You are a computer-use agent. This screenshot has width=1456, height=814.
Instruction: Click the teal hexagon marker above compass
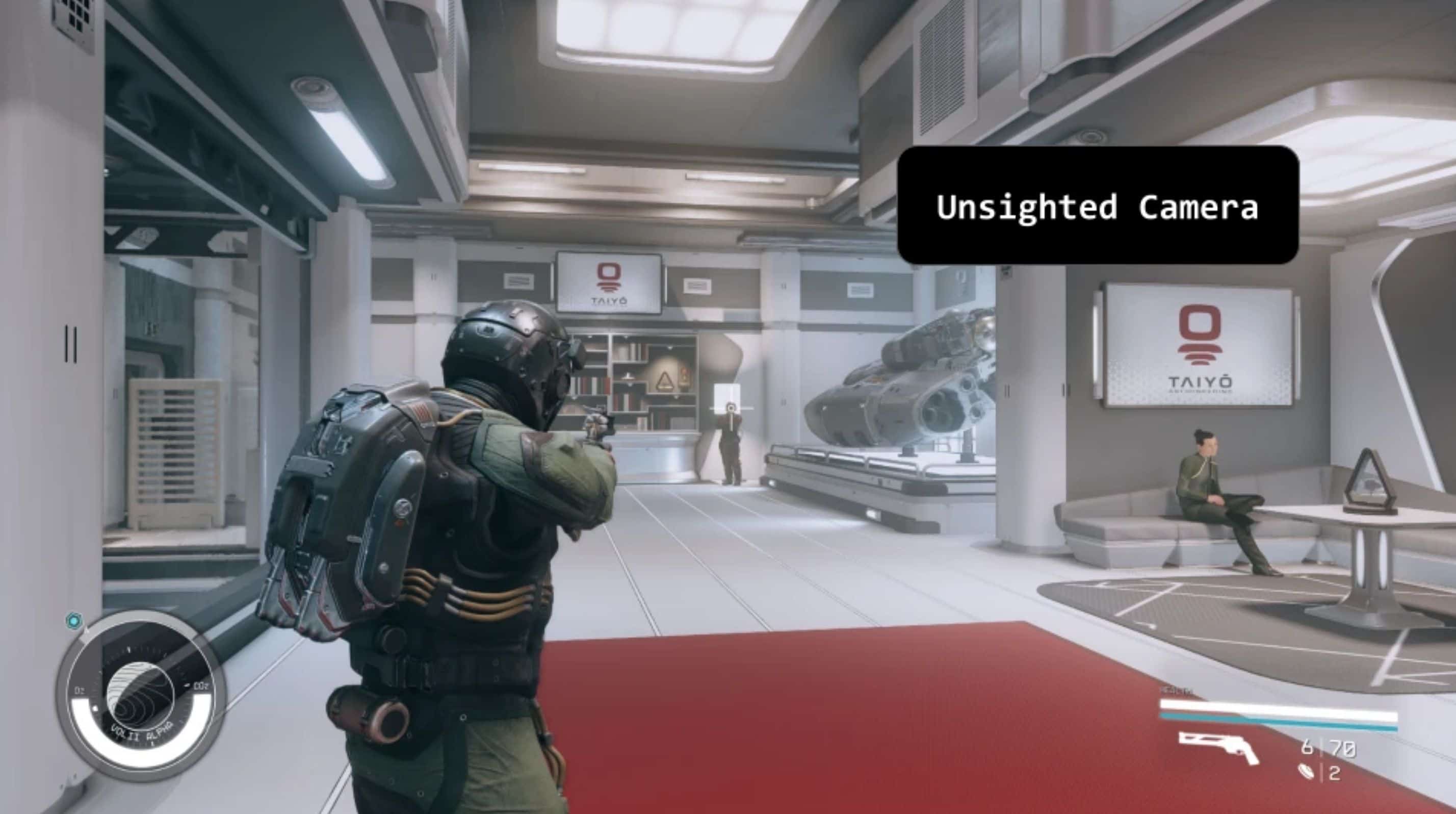(73, 621)
